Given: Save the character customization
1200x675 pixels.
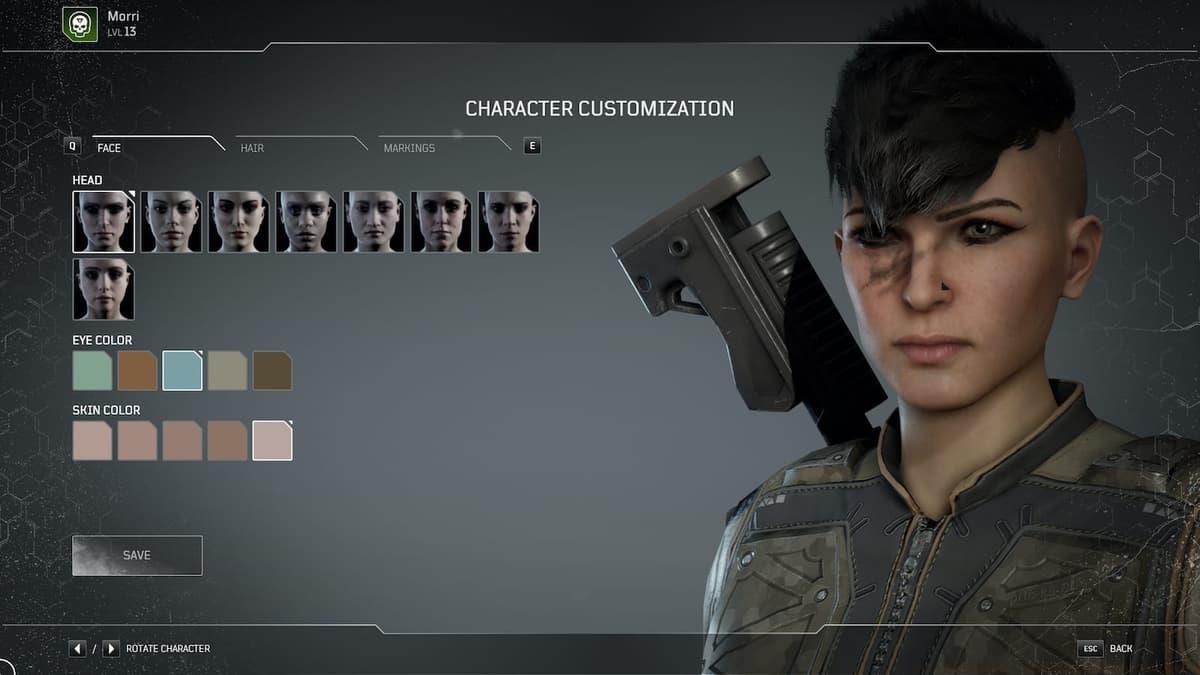Looking at the screenshot, I should tap(137, 555).
